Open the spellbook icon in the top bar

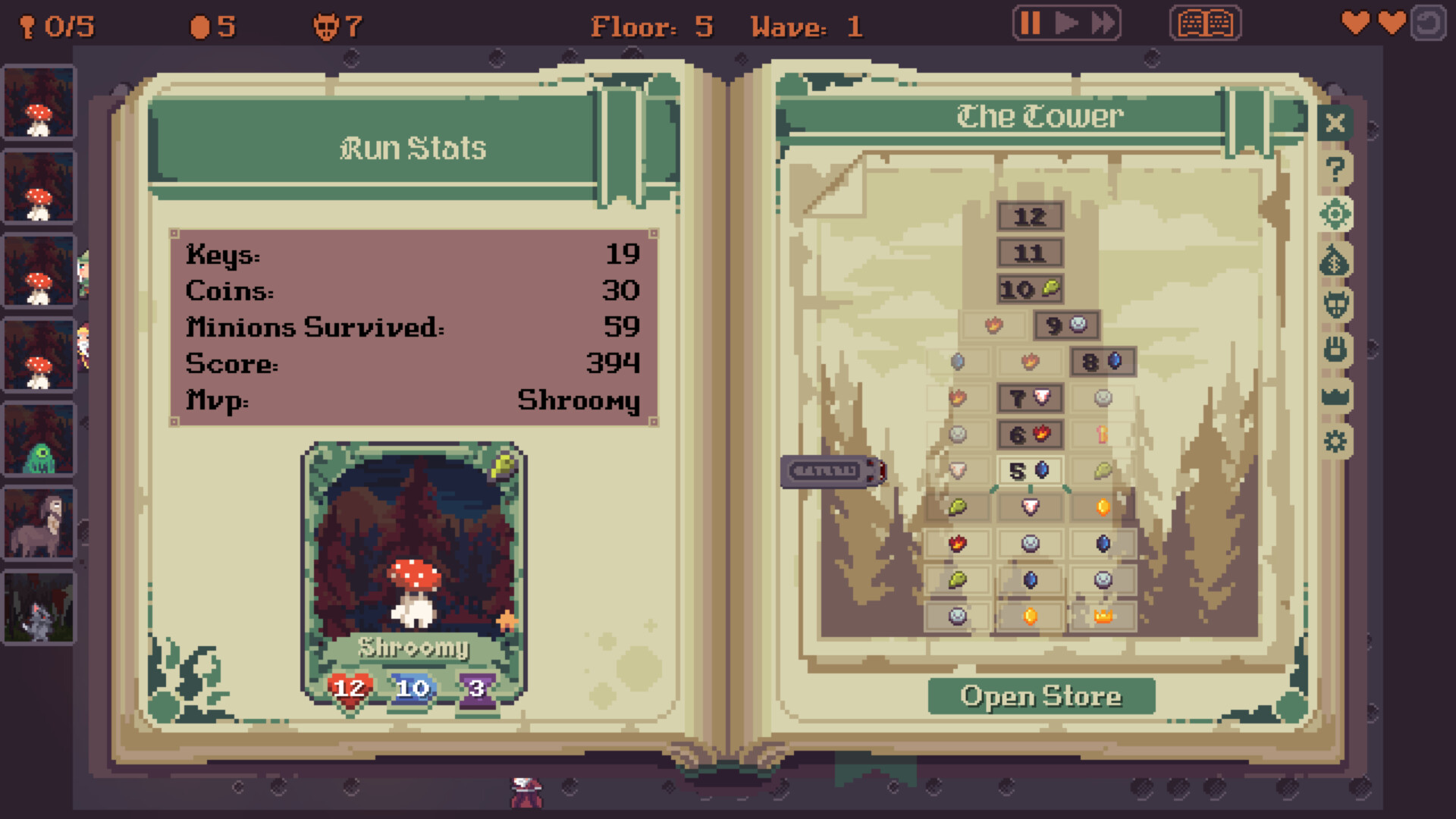pyautogui.click(x=1205, y=24)
